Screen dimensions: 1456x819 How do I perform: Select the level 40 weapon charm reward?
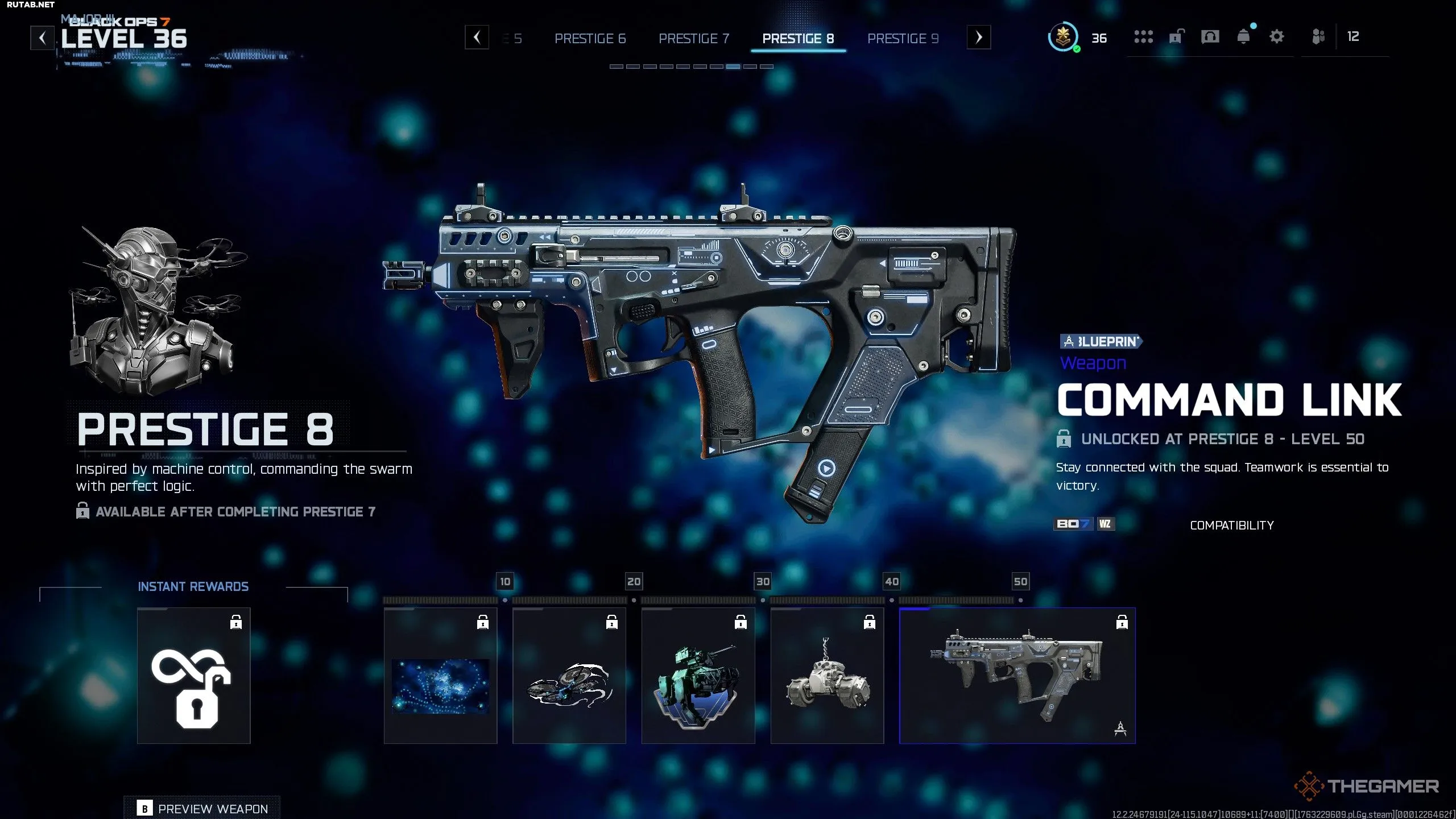827,675
